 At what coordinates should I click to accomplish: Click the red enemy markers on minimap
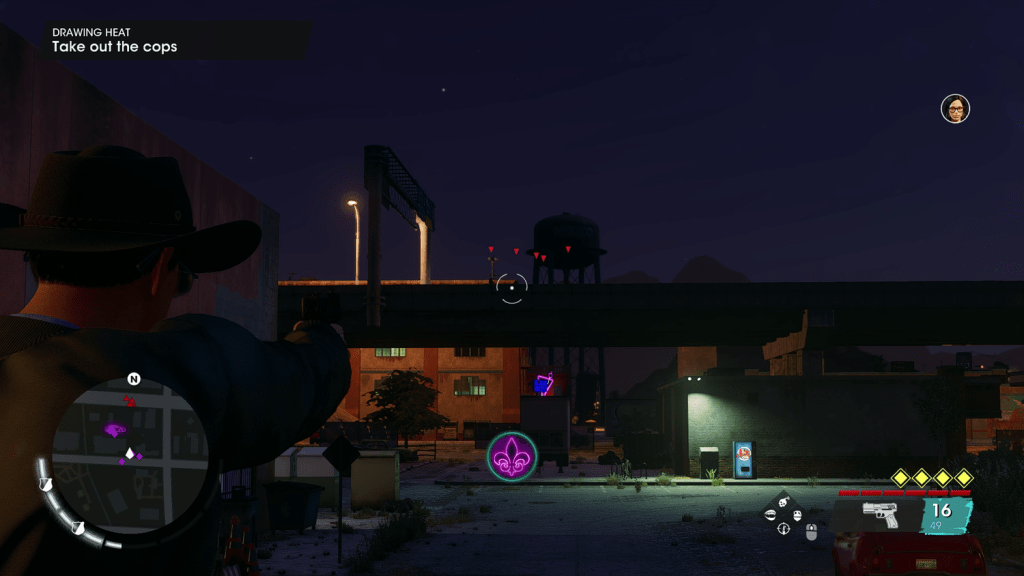(x=129, y=401)
